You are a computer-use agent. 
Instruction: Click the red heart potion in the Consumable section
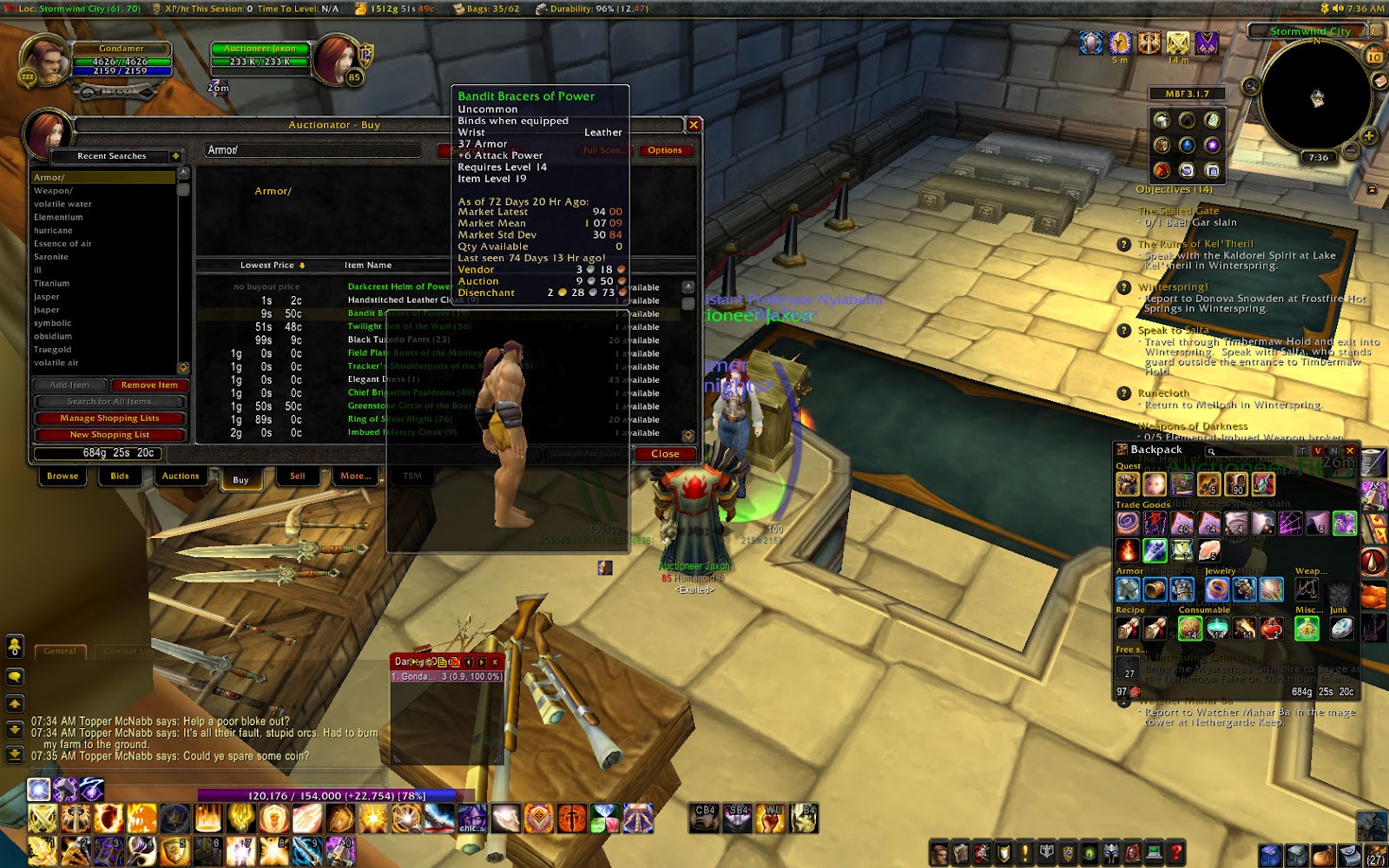[x=1271, y=629]
